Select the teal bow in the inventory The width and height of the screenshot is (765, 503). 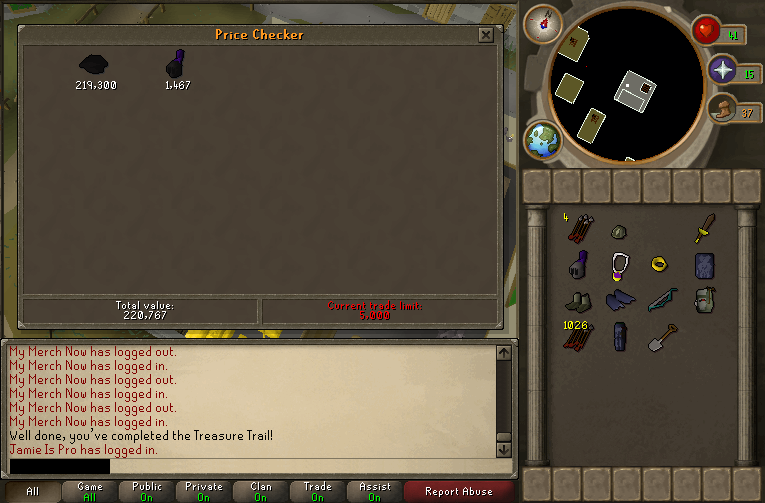coord(663,300)
